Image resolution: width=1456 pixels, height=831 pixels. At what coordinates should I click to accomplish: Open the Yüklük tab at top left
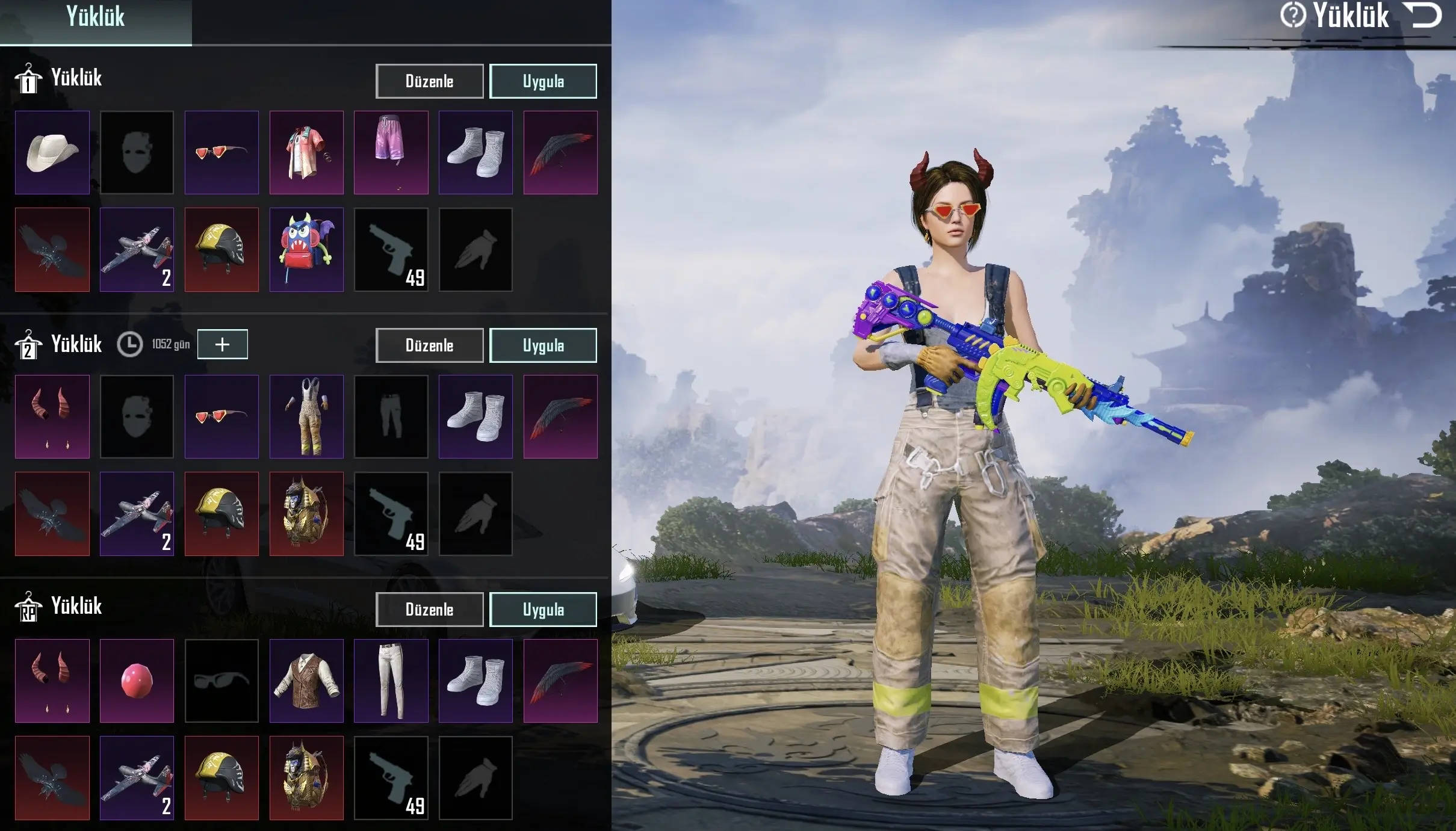[x=95, y=18]
